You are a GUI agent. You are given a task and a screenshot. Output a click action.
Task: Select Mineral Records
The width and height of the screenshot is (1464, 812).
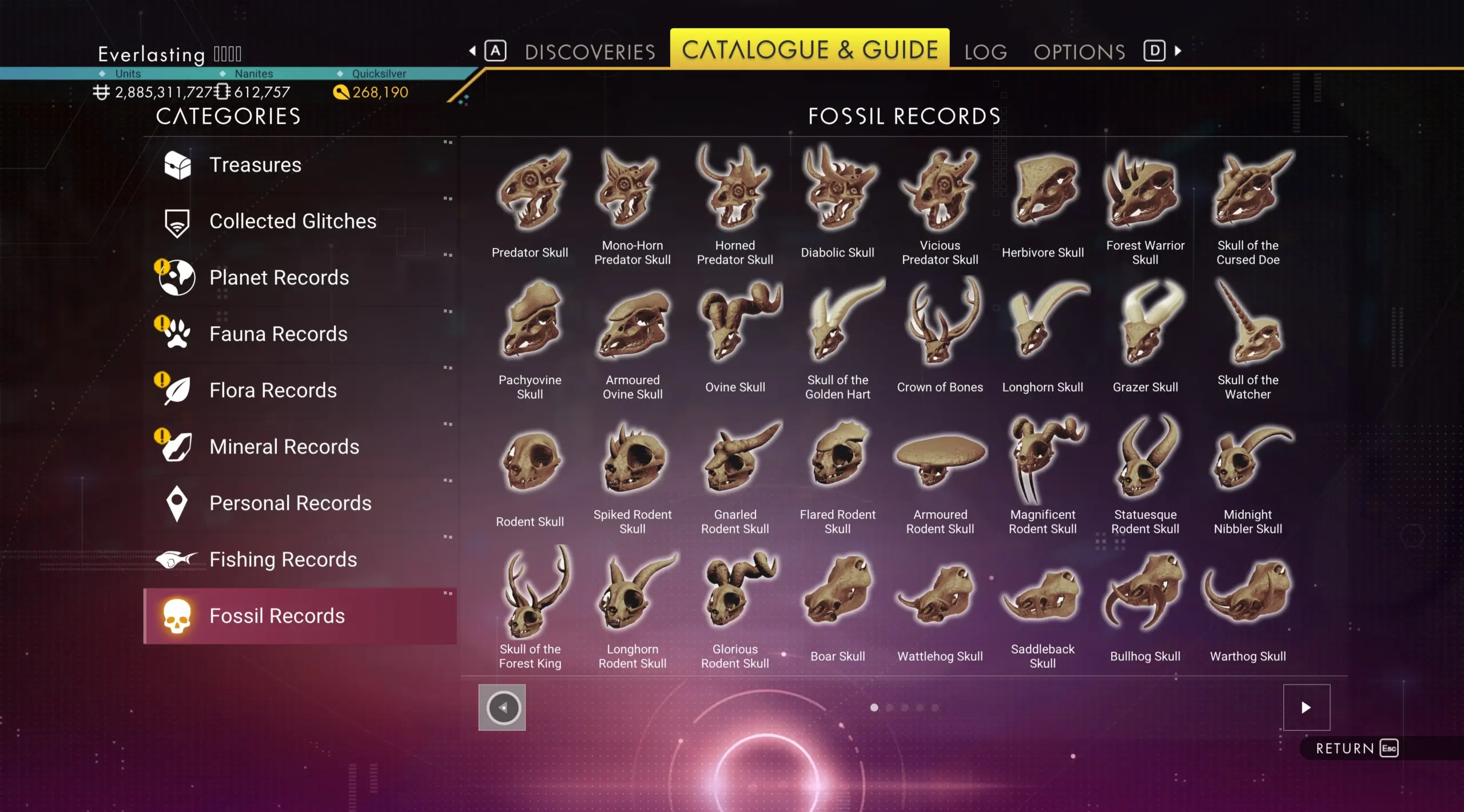284,447
